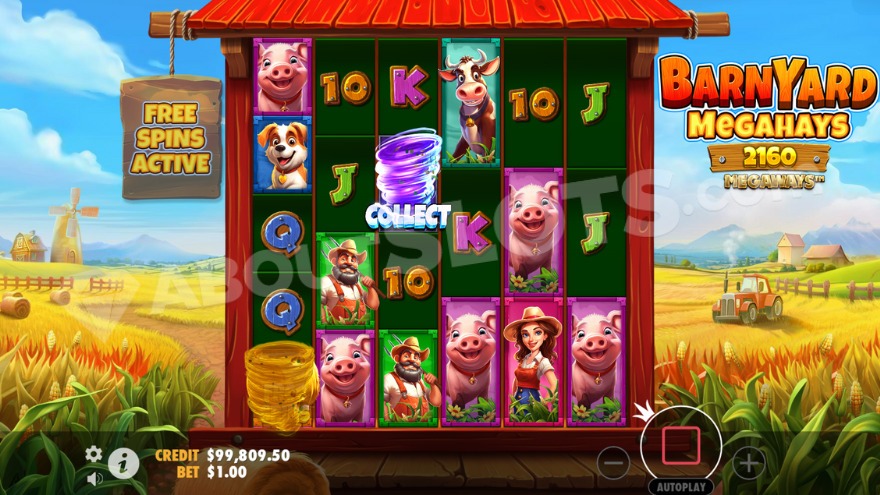Toggle the sound speaker icon
This screenshot has height=495, width=880.
[x=94, y=478]
